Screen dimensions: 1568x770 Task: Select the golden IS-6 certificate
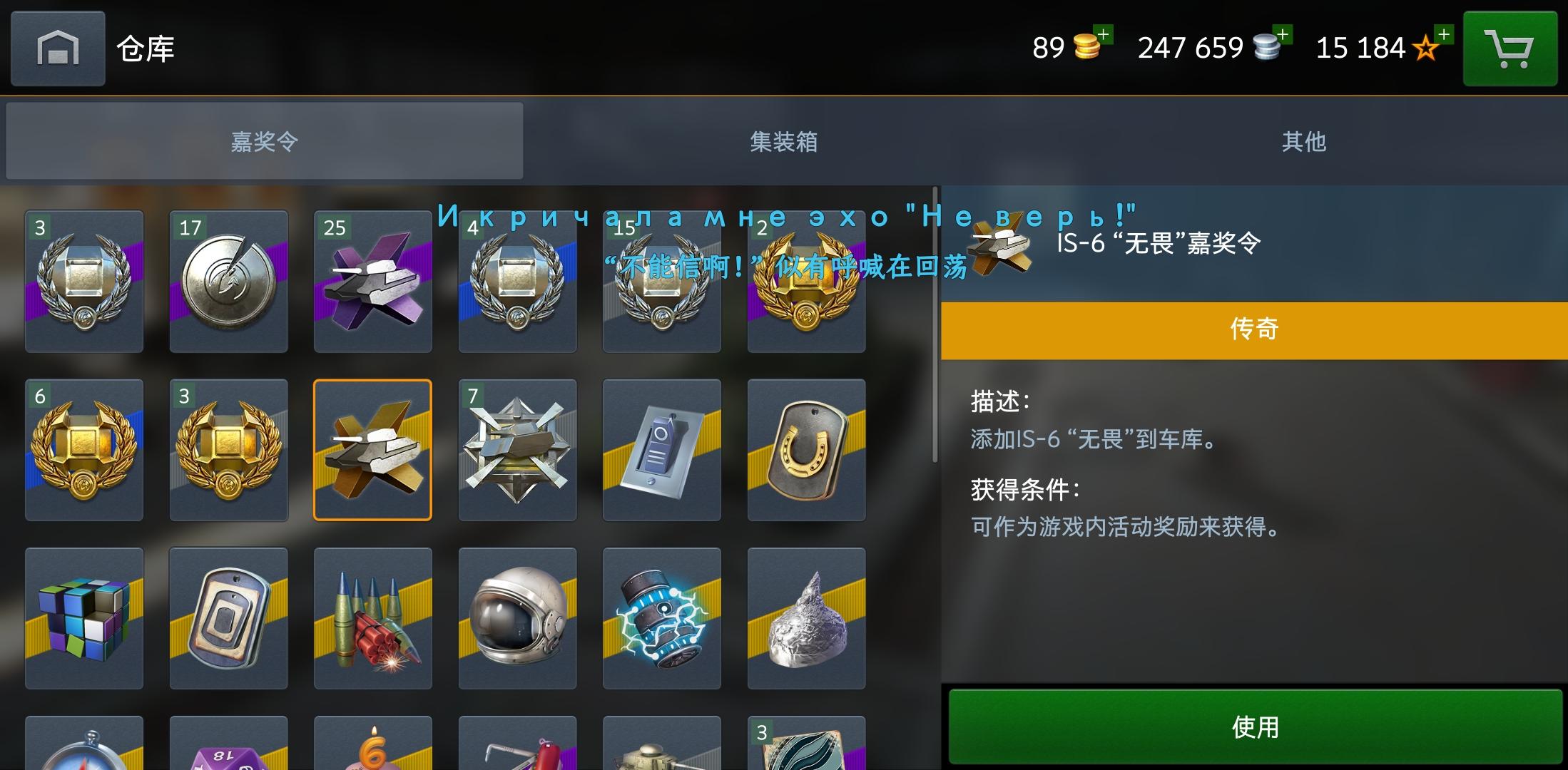372,451
